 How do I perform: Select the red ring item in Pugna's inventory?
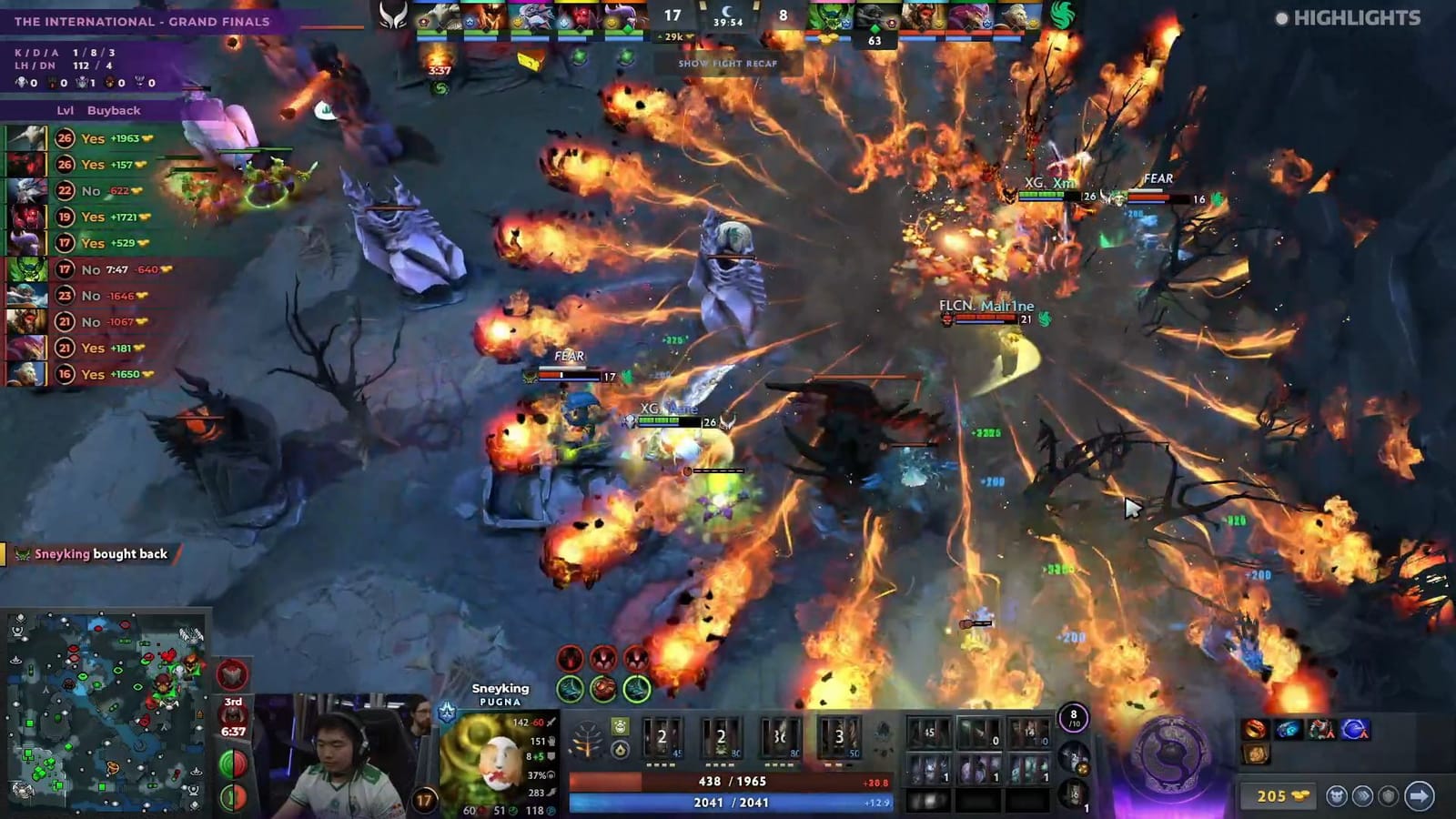coord(1252,728)
